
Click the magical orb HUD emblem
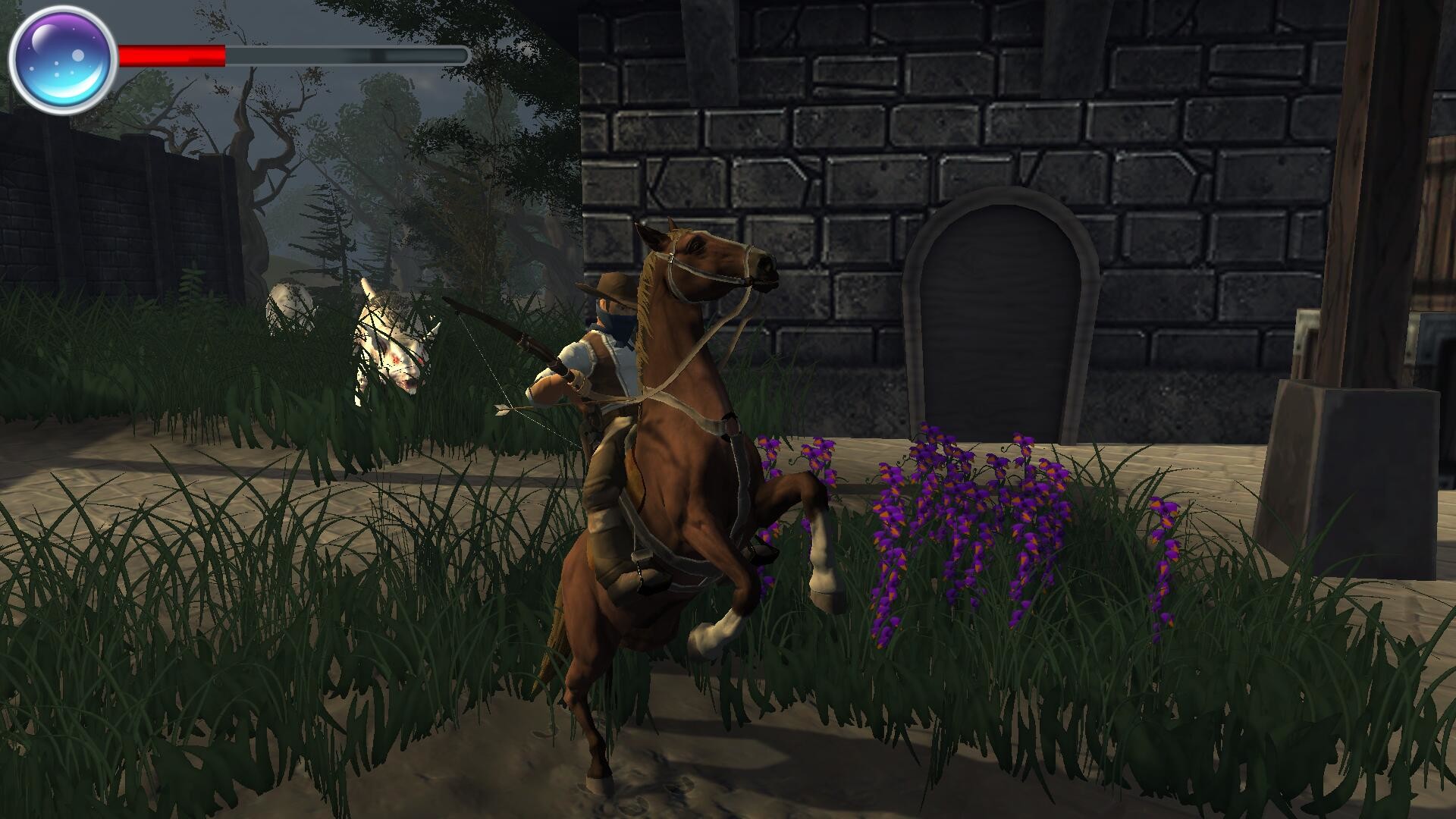pos(59,55)
